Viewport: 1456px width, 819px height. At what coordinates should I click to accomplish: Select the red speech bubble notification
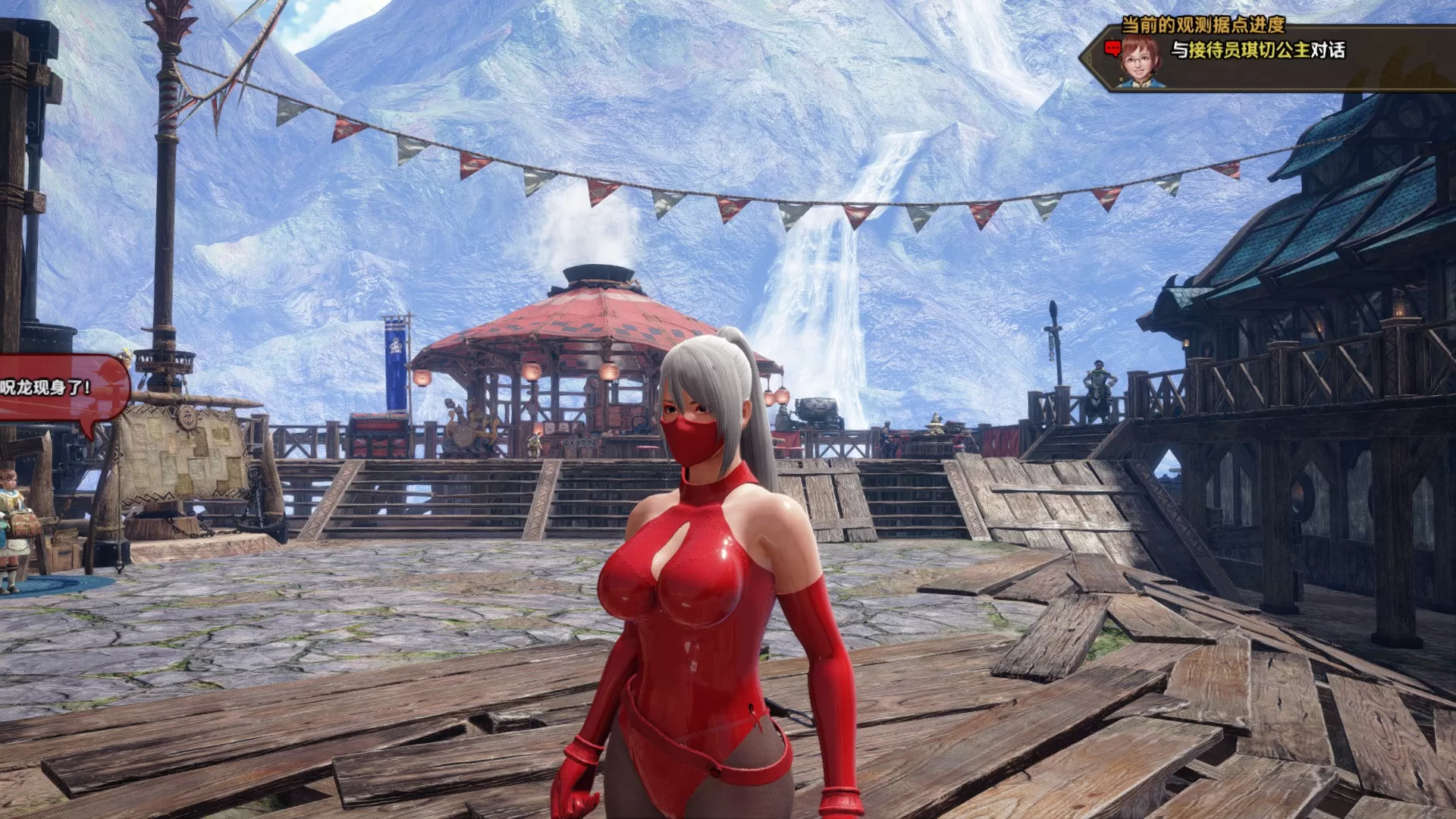pos(61,388)
